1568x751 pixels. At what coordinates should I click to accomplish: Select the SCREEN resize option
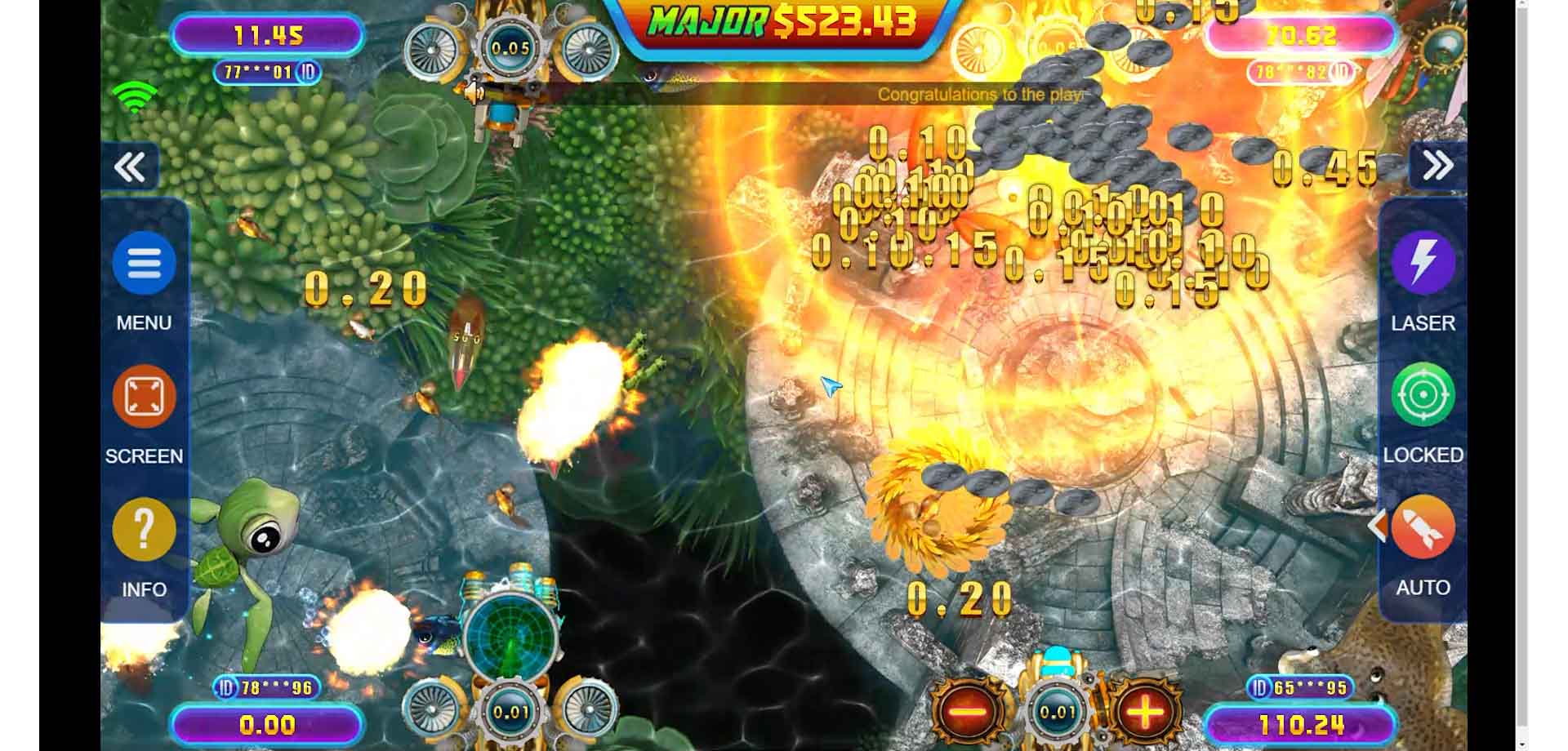point(144,397)
